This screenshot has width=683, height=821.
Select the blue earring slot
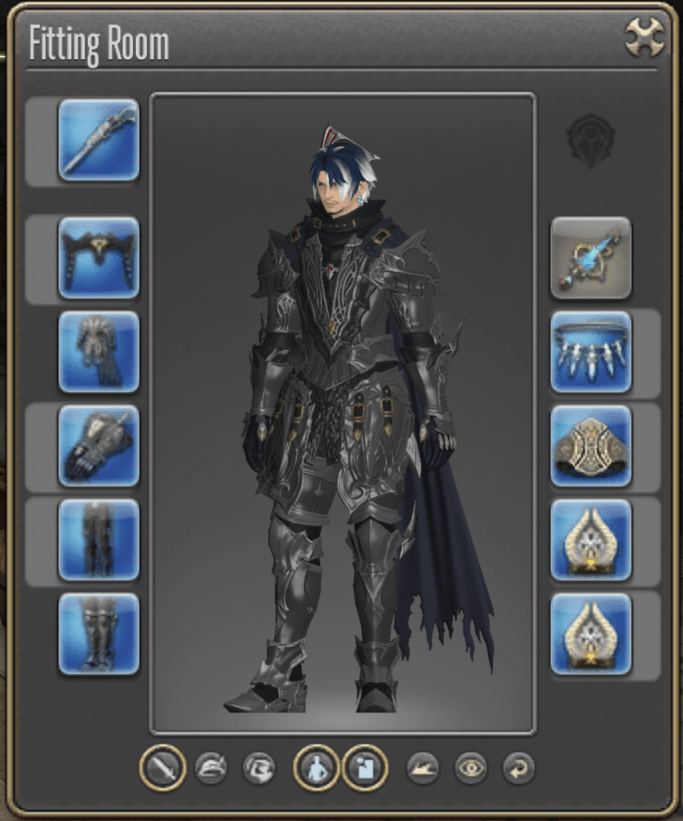coord(591,257)
